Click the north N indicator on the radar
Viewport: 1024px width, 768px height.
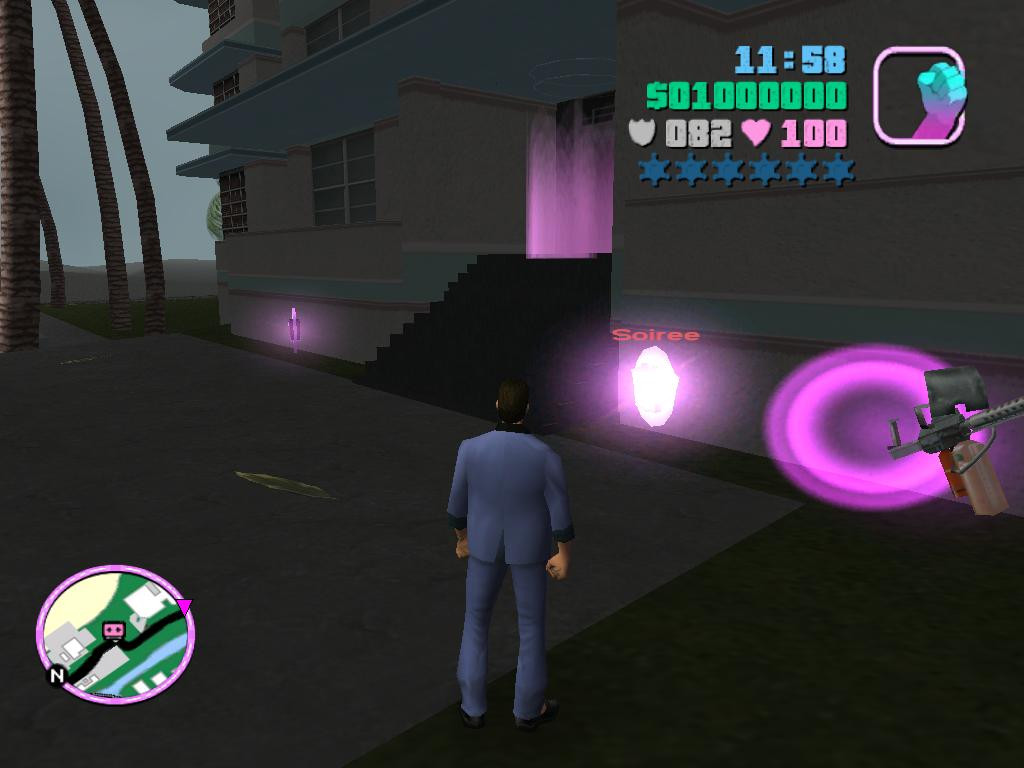57,676
